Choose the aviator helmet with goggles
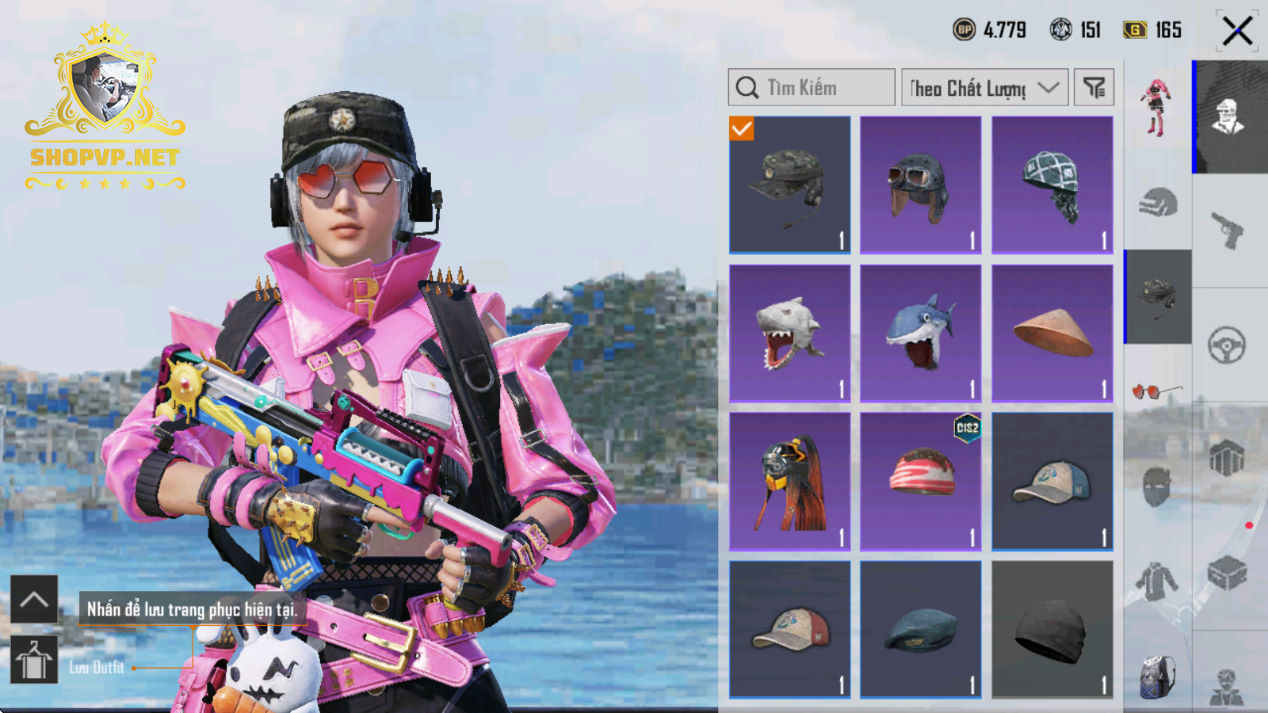The height and width of the screenshot is (713, 1268). pyautogui.click(x=920, y=185)
